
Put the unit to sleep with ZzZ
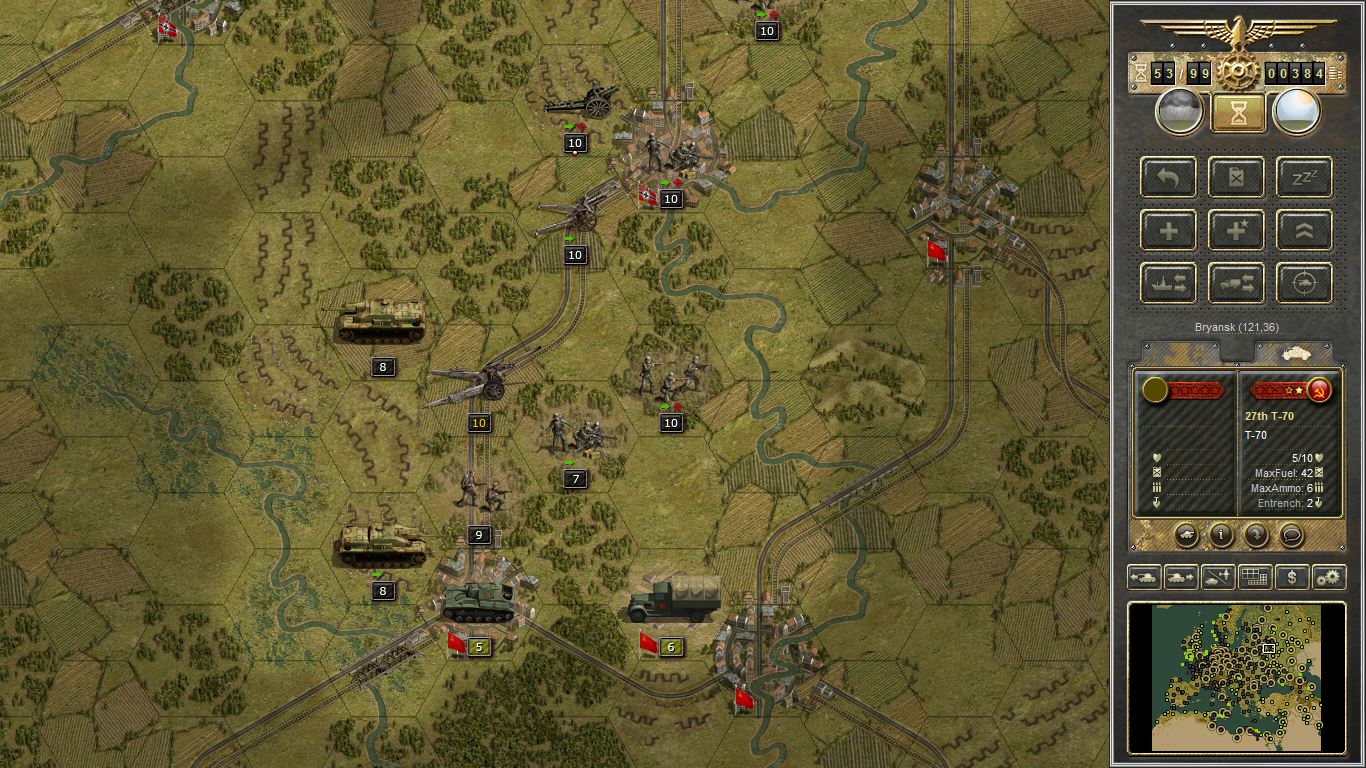(1303, 177)
